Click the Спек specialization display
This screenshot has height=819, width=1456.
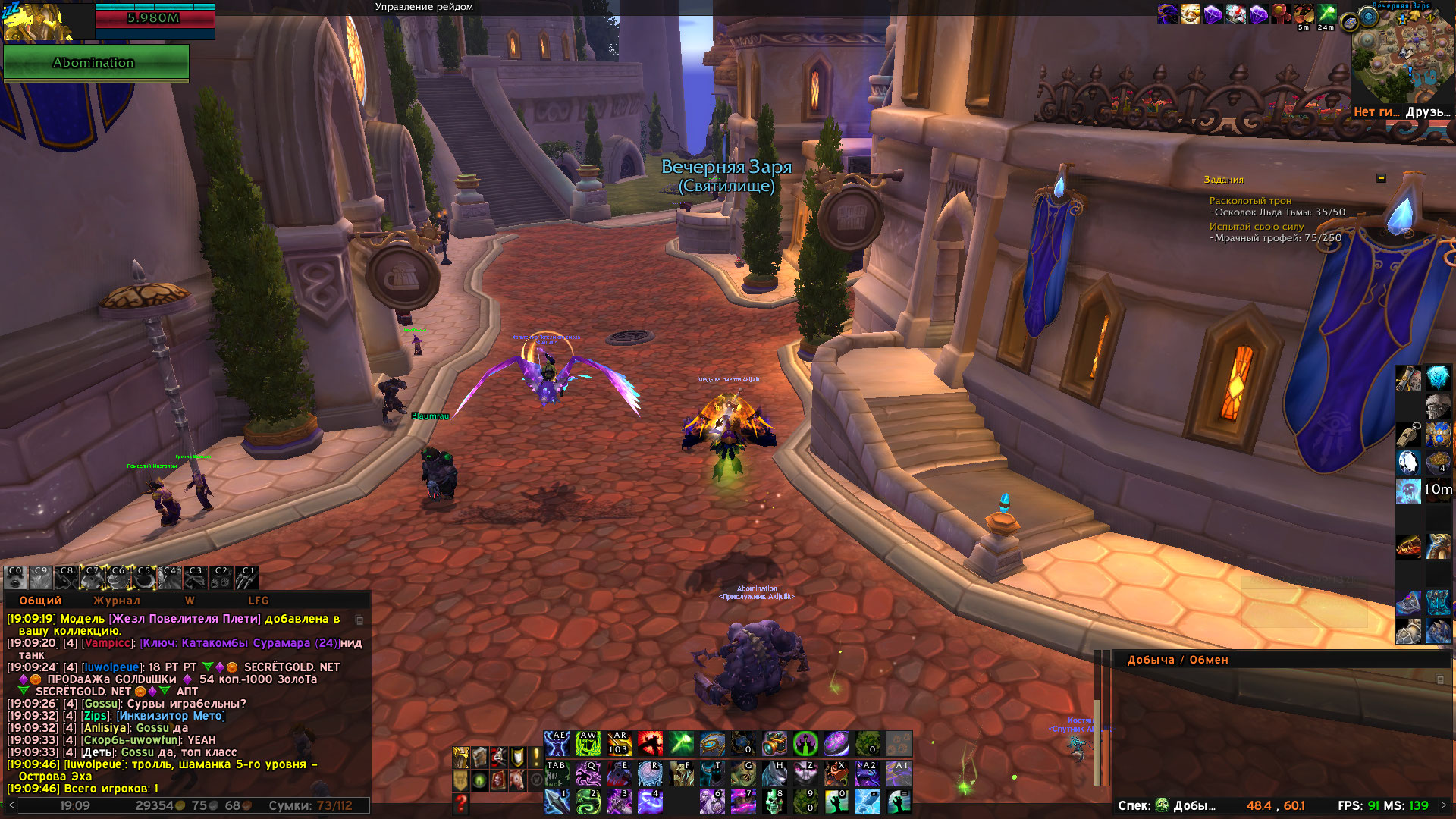pos(1168,805)
